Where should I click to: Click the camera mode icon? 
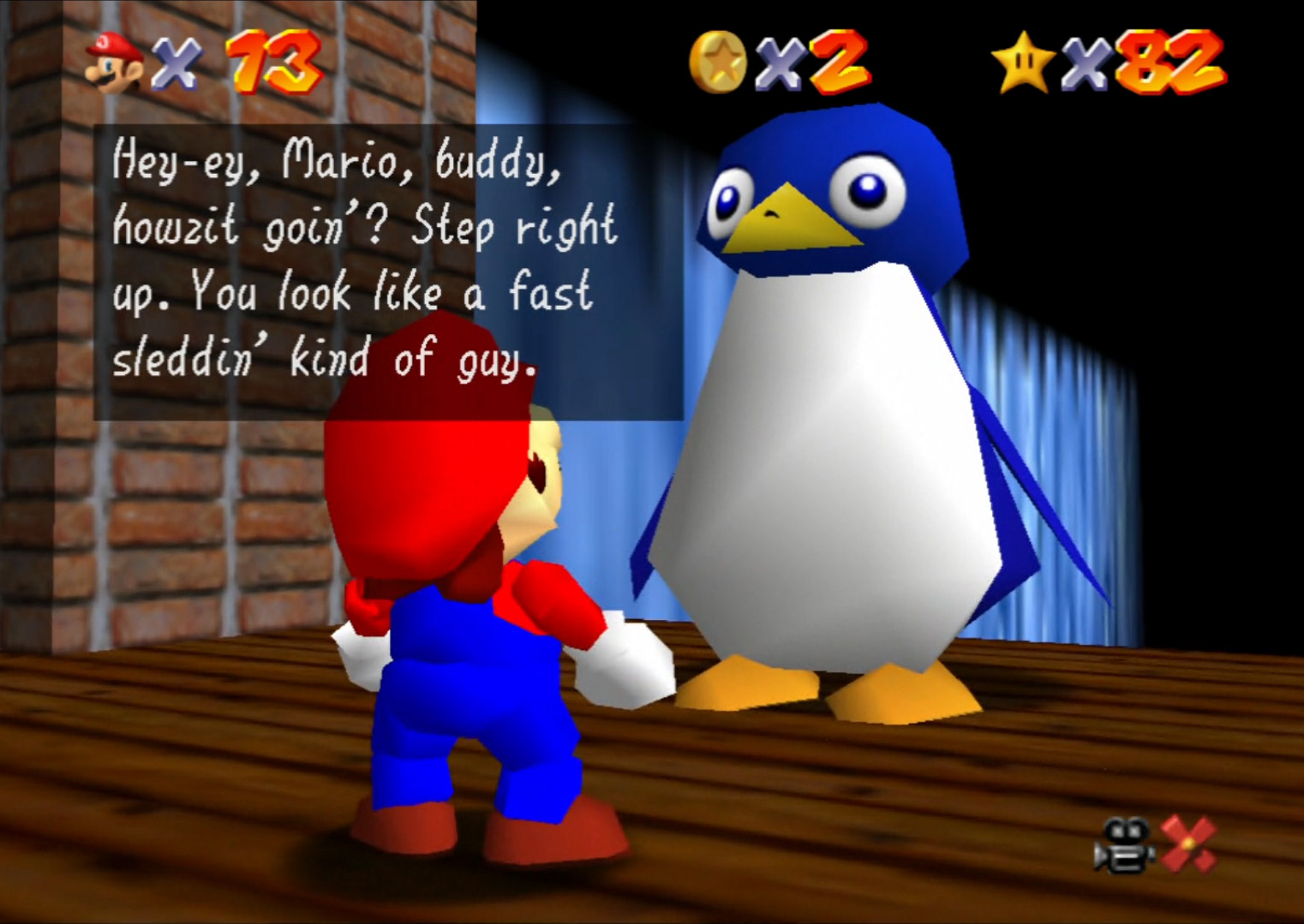1123,845
